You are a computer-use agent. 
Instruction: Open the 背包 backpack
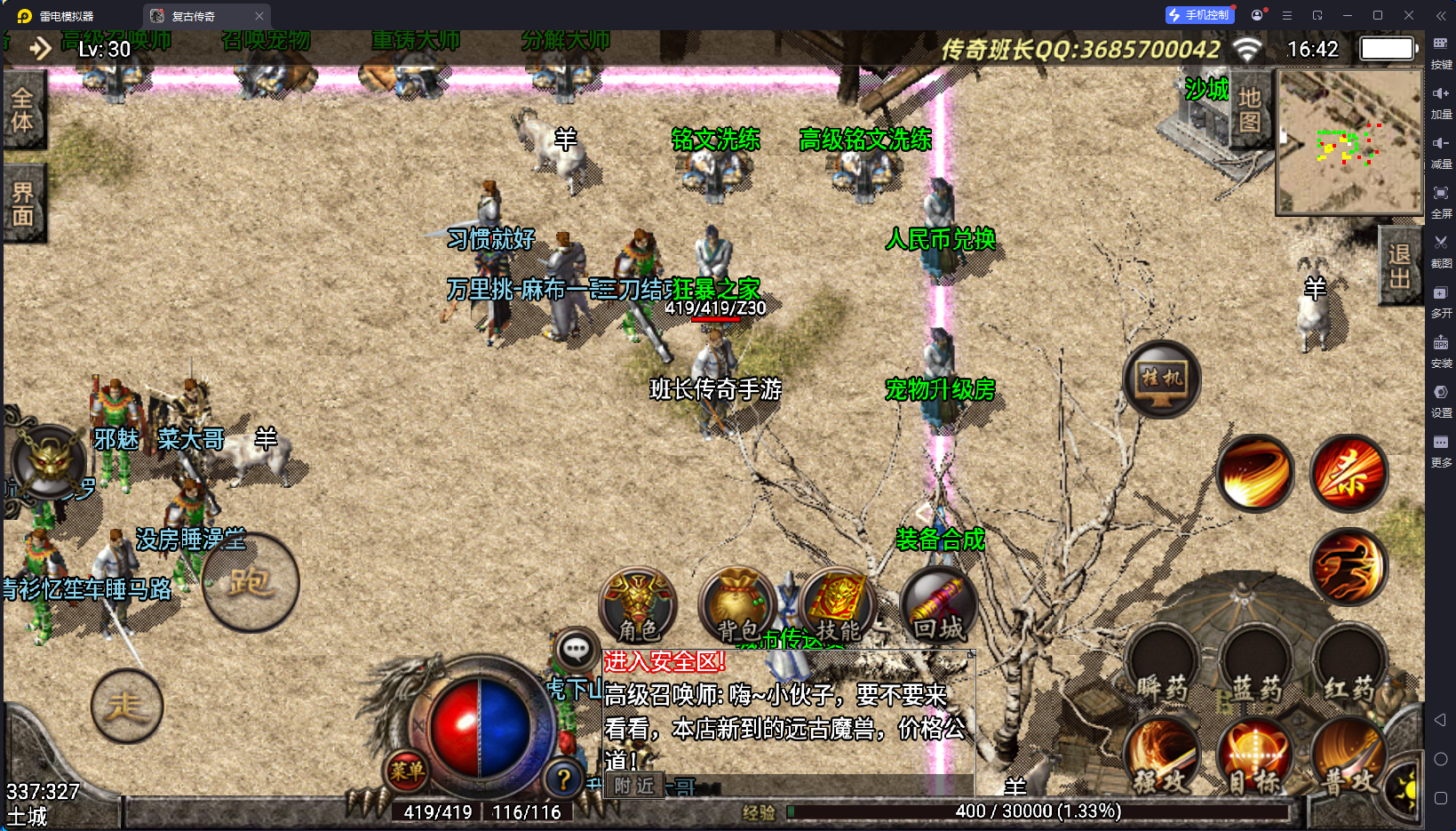tap(736, 605)
